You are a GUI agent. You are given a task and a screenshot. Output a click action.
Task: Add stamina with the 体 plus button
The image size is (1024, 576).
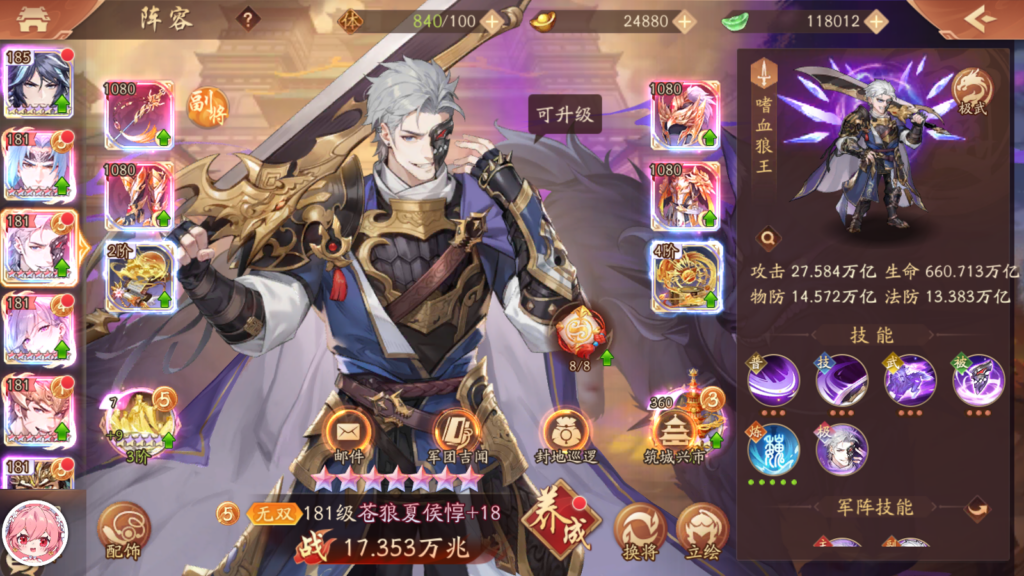coord(491,21)
